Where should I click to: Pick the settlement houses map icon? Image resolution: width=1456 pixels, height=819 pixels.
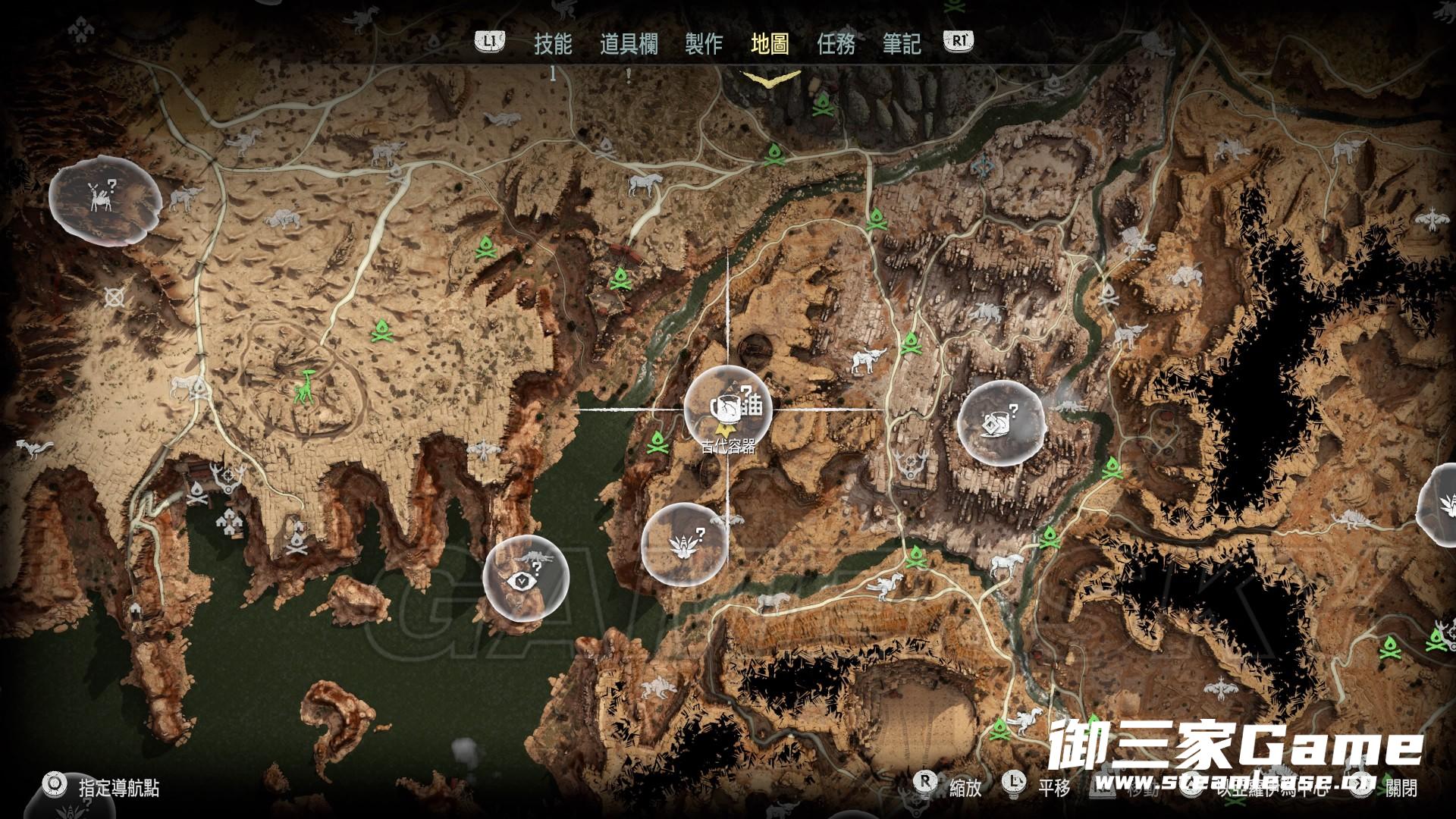click(x=227, y=519)
